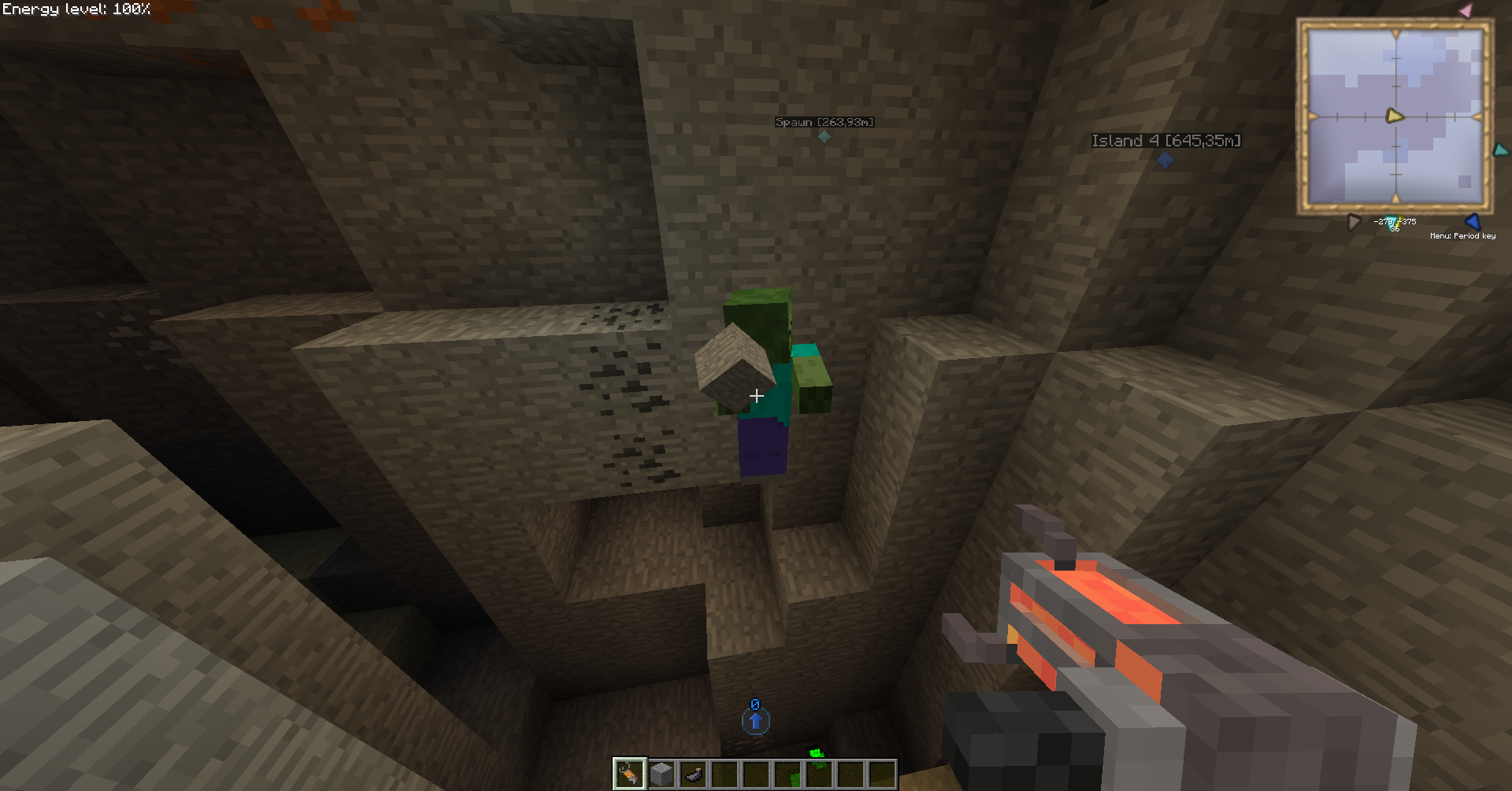Pick the curved grey item hotbar slot
This screenshot has height=791, width=1512.
tap(693, 774)
